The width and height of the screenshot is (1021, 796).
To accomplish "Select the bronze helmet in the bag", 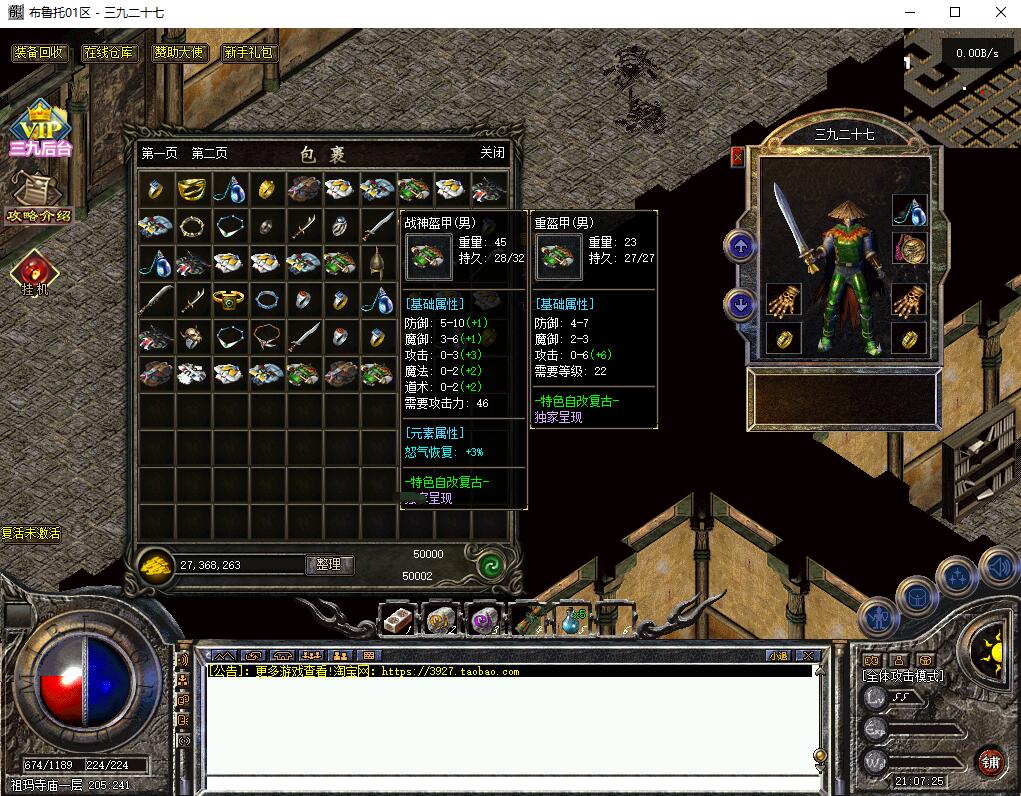I will tap(377, 264).
